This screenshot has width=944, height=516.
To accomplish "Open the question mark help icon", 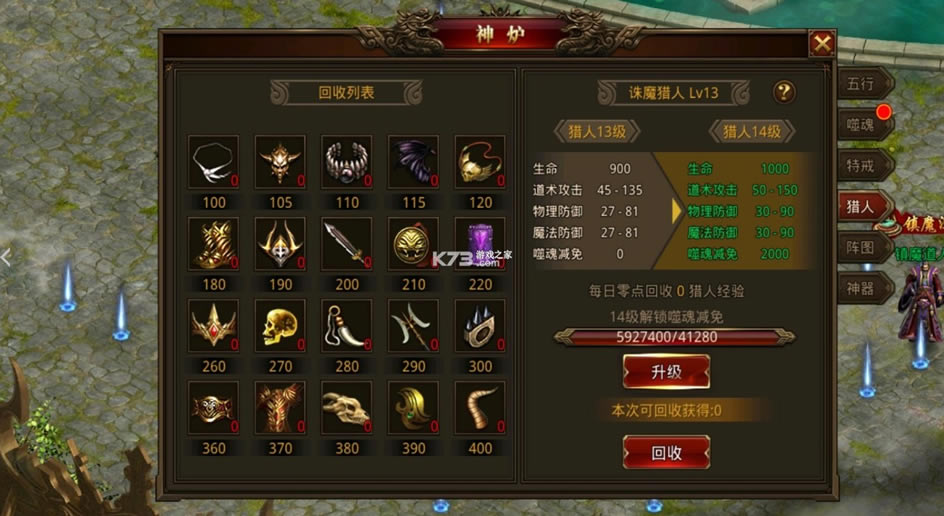I will click(784, 92).
